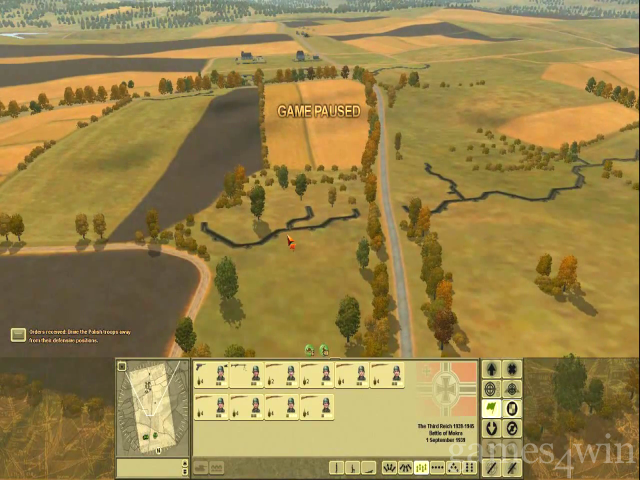Select the target reticle command button

click(x=490, y=389)
